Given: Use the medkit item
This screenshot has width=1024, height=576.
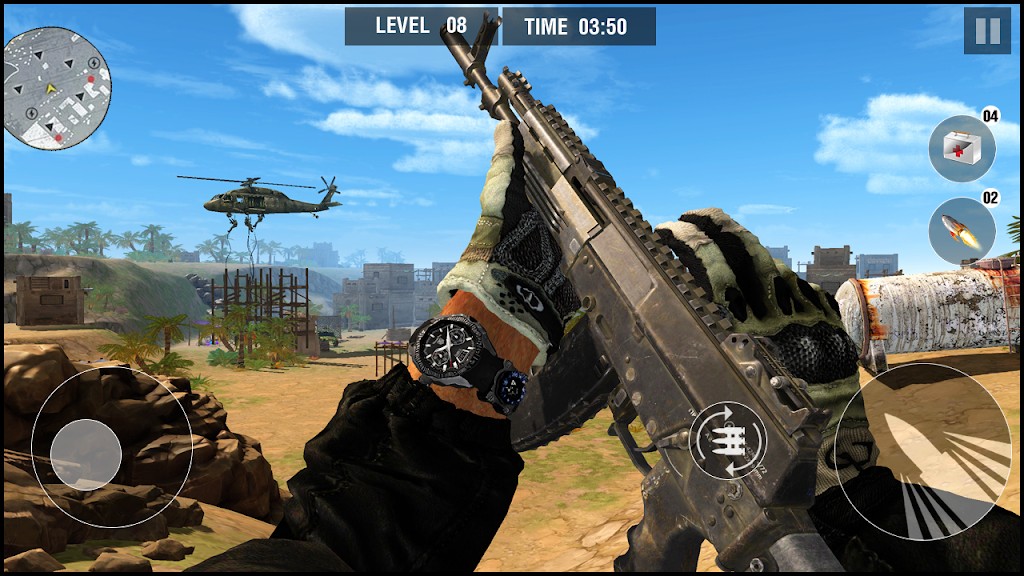Looking at the screenshot, I should pos(961,149).
